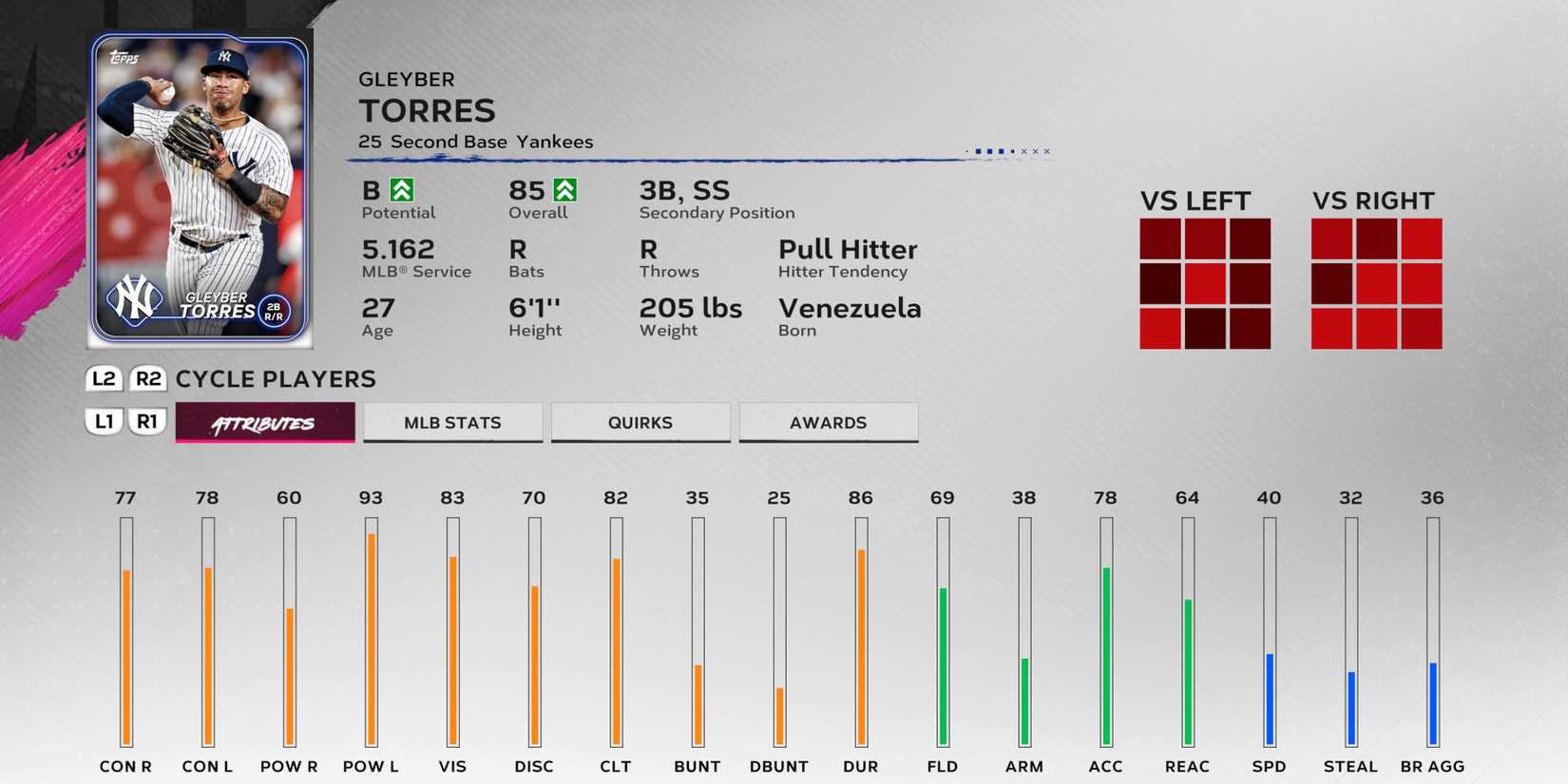Select the center square of the VS LEFT heatmap
1568x784 pixels.
1204,282
